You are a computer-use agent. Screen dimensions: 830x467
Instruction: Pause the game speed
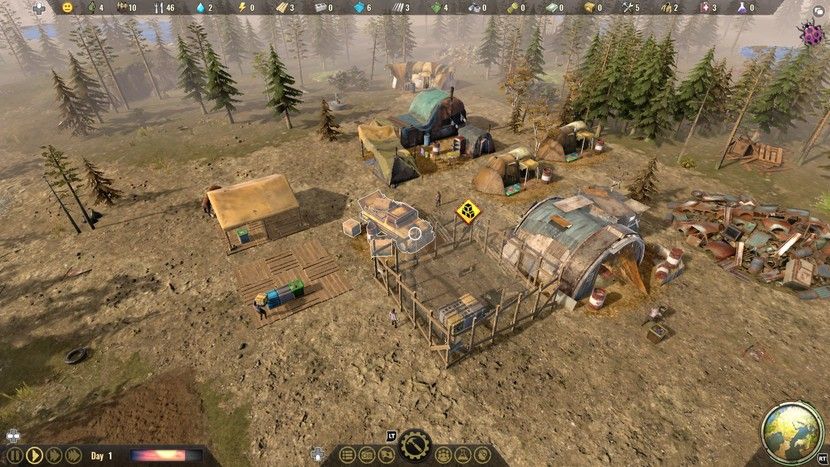coord(15,455)
